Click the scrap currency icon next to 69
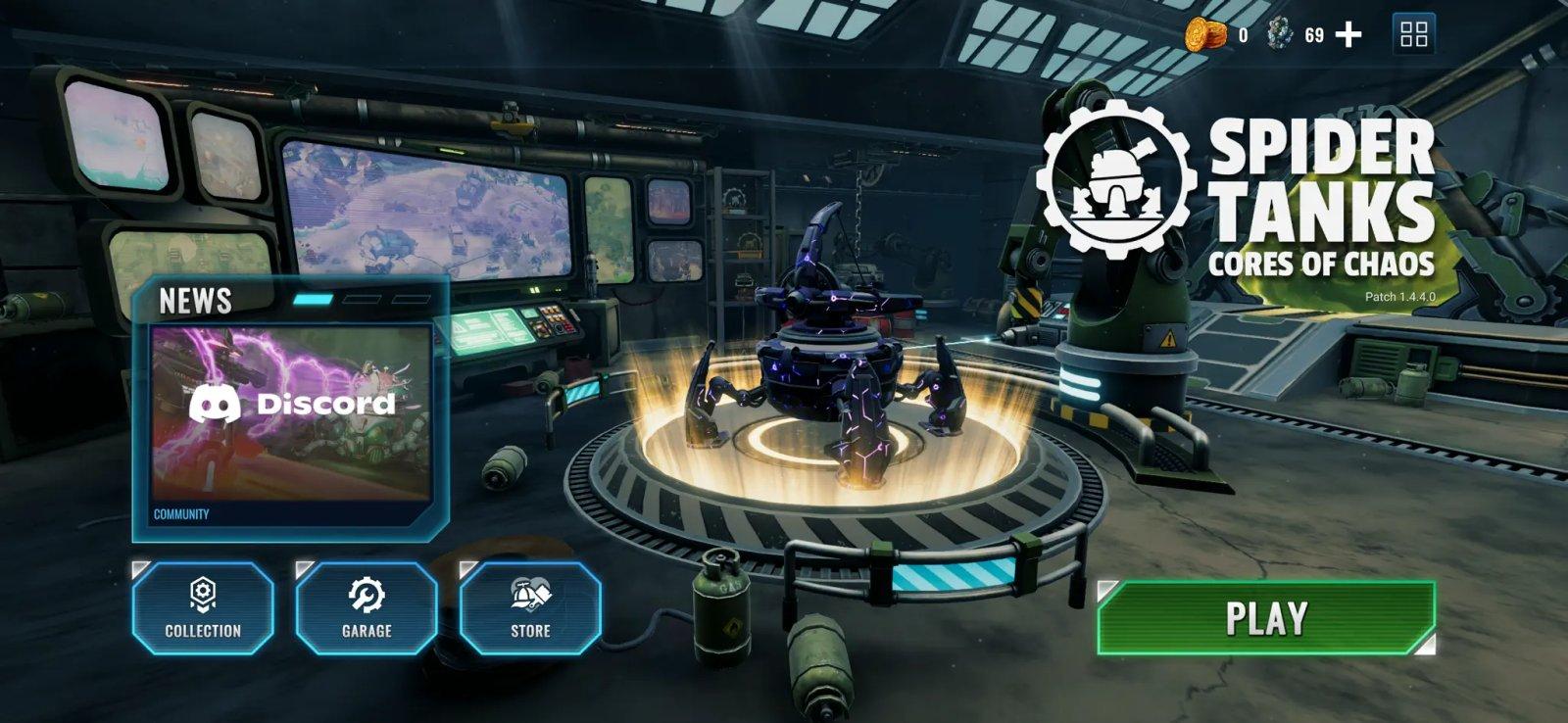Viewport: 1568px width, 723px height. click(x=1279, y=35)
